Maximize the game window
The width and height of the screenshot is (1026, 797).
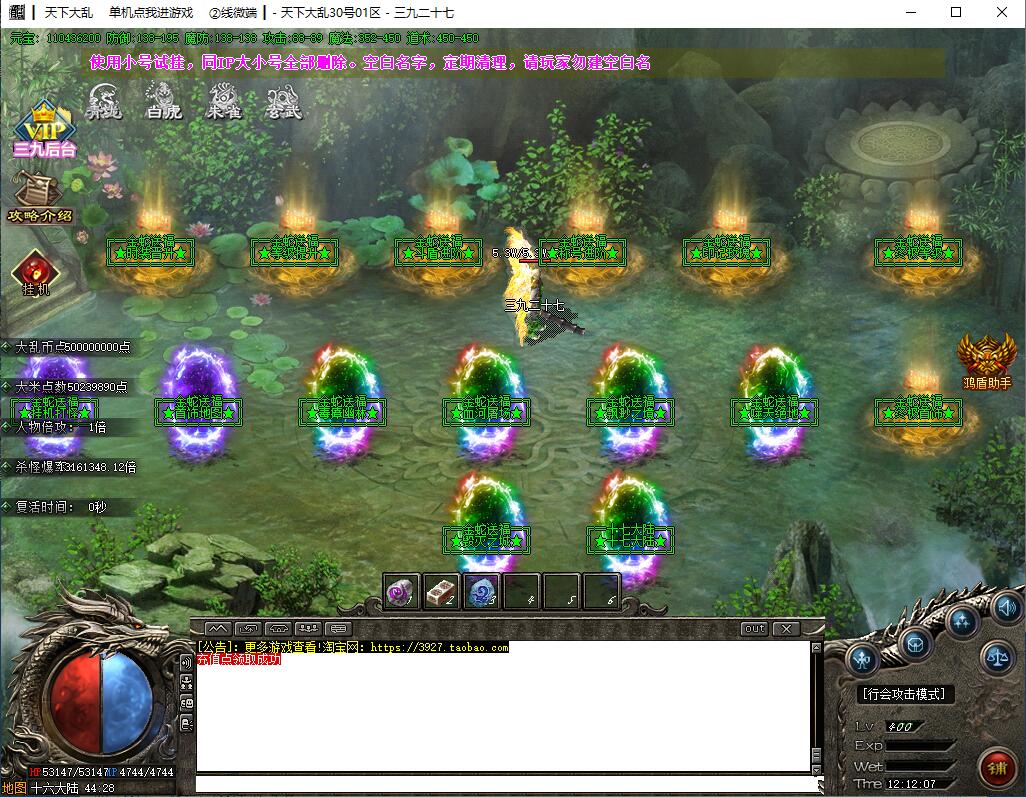(x=956, y=12)
